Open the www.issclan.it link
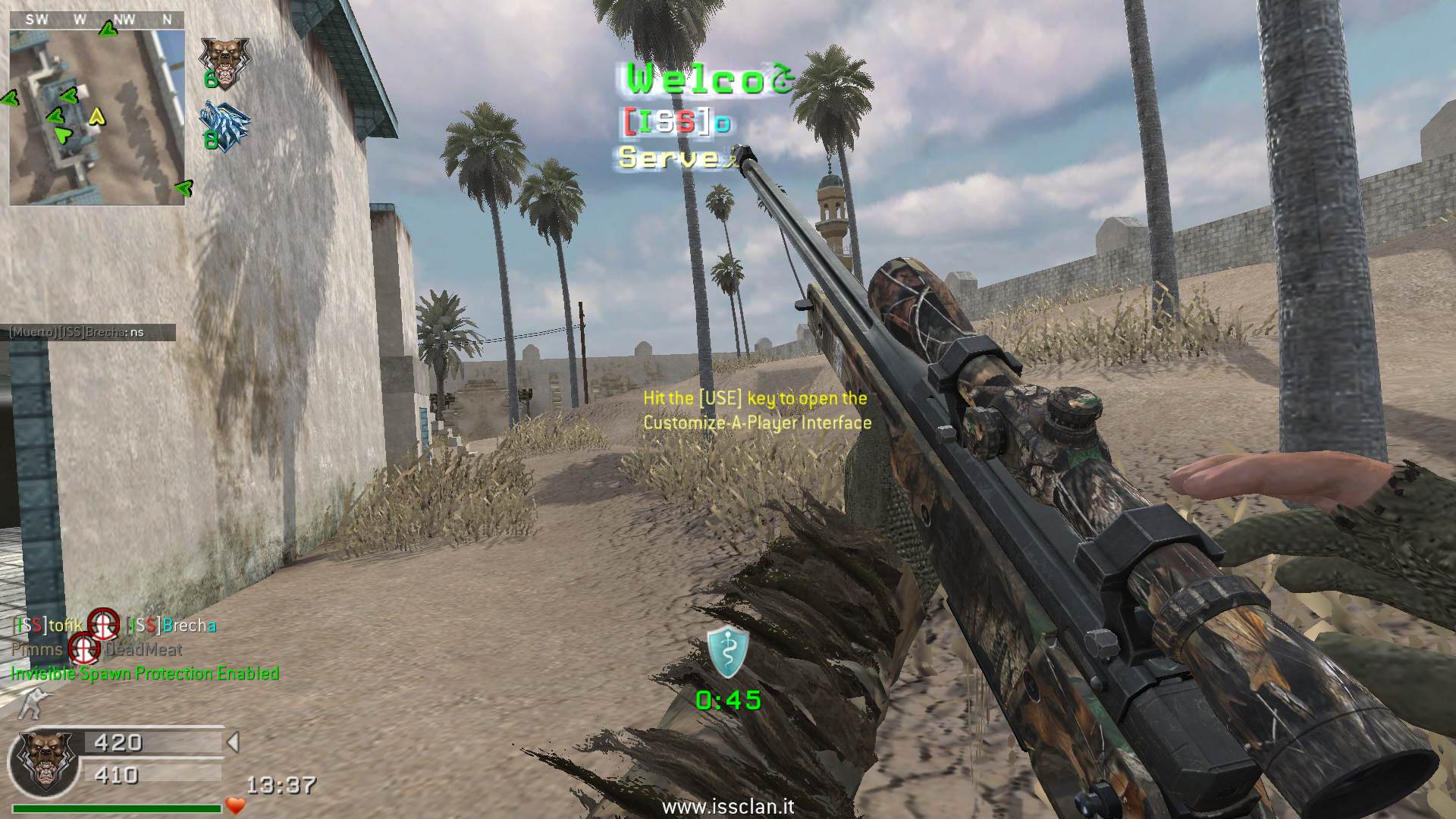This screenshot has width=1456, height=819. [x=728, y=805]
